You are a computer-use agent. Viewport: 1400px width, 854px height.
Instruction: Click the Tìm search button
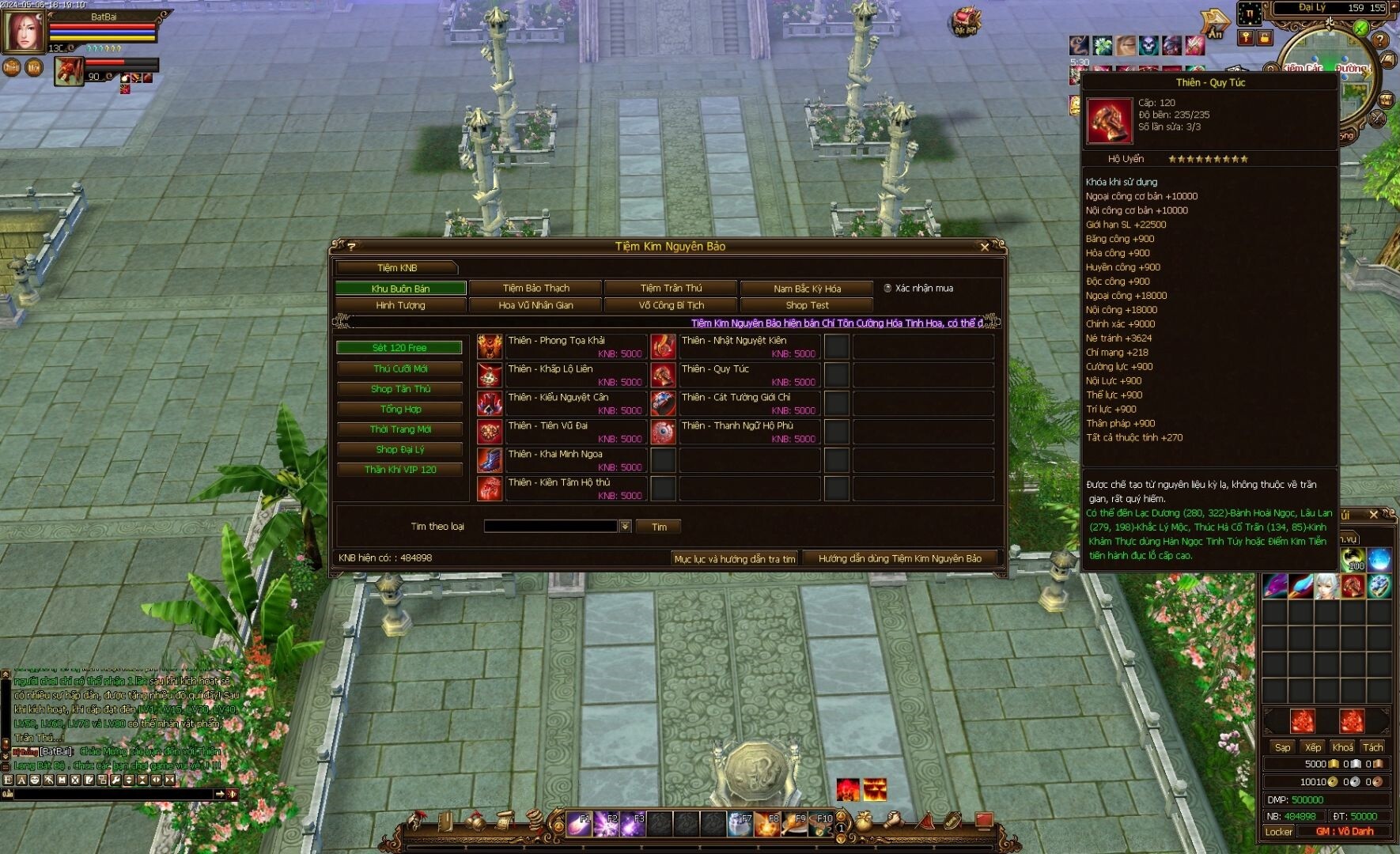tap(659, 527)
